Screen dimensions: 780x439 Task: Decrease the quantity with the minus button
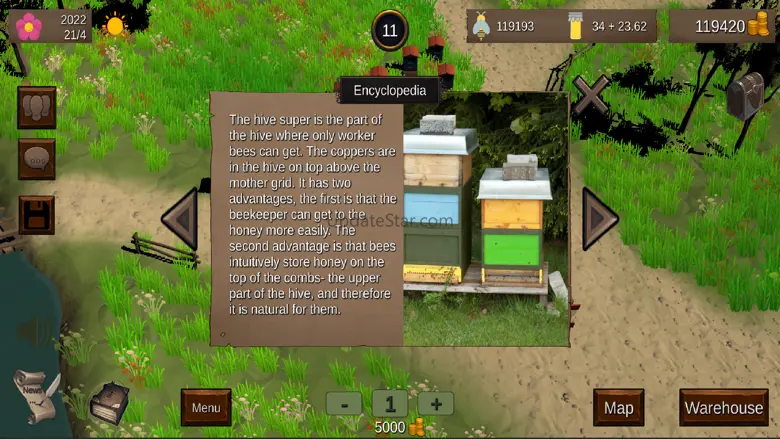click(x=344, y=404)
